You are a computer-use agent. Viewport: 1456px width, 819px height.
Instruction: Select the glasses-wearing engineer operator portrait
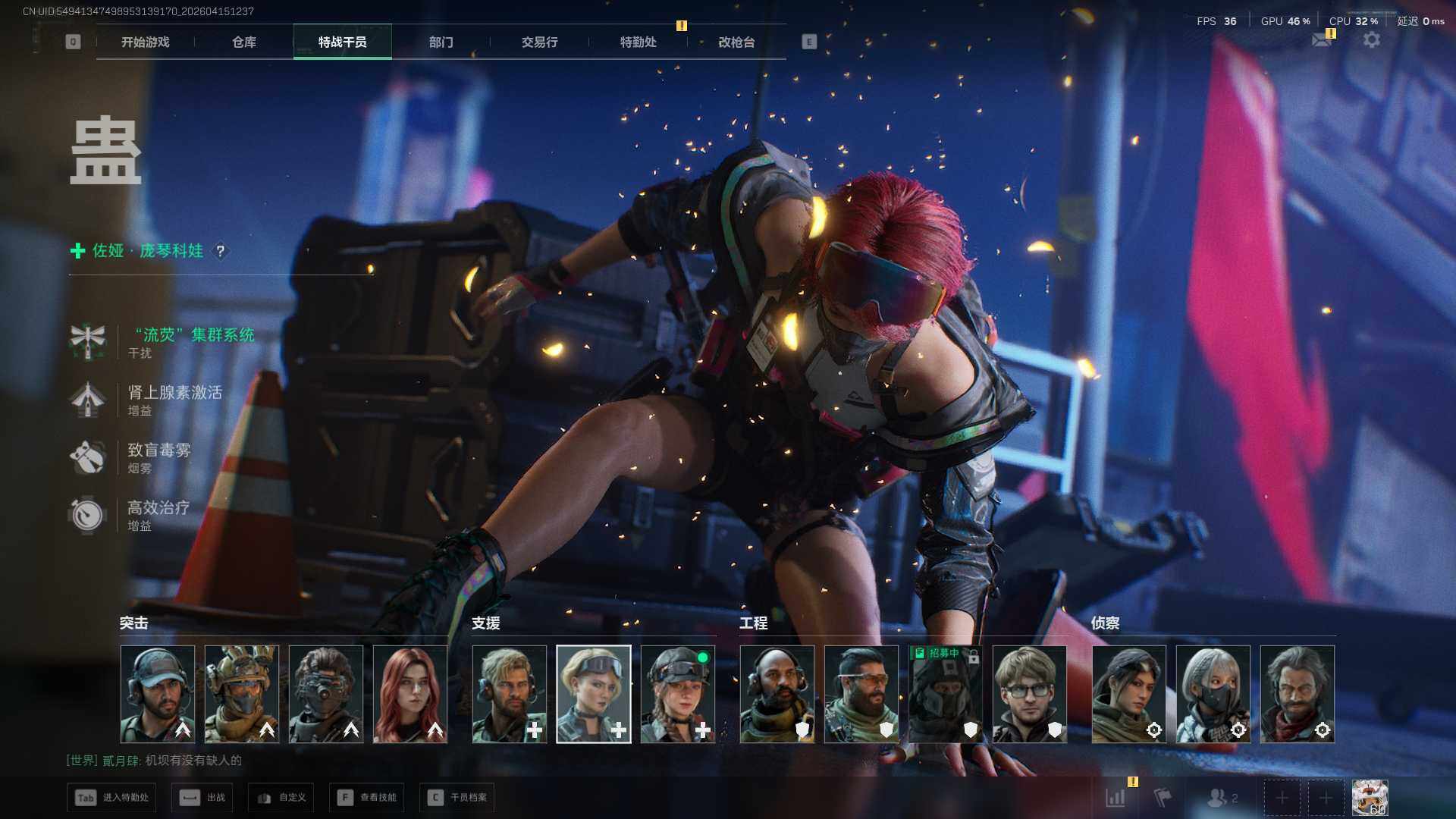[x=1029, y=694]
